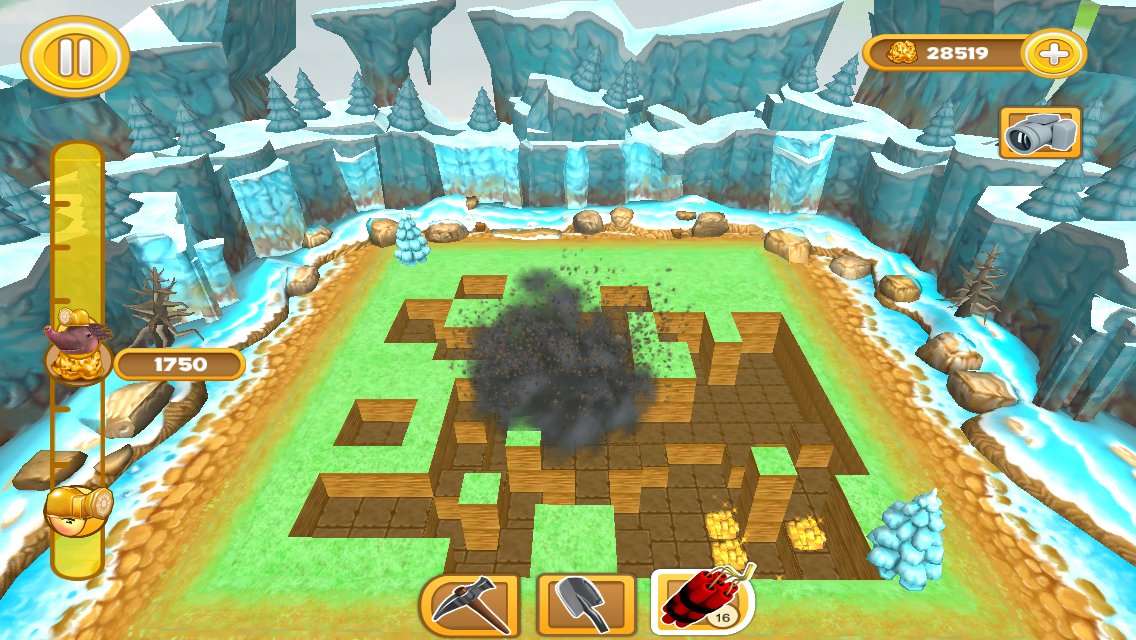1136x640 pixels.
Task: Switch the camera view using camera icon
Action: [x=1040, y=133]
